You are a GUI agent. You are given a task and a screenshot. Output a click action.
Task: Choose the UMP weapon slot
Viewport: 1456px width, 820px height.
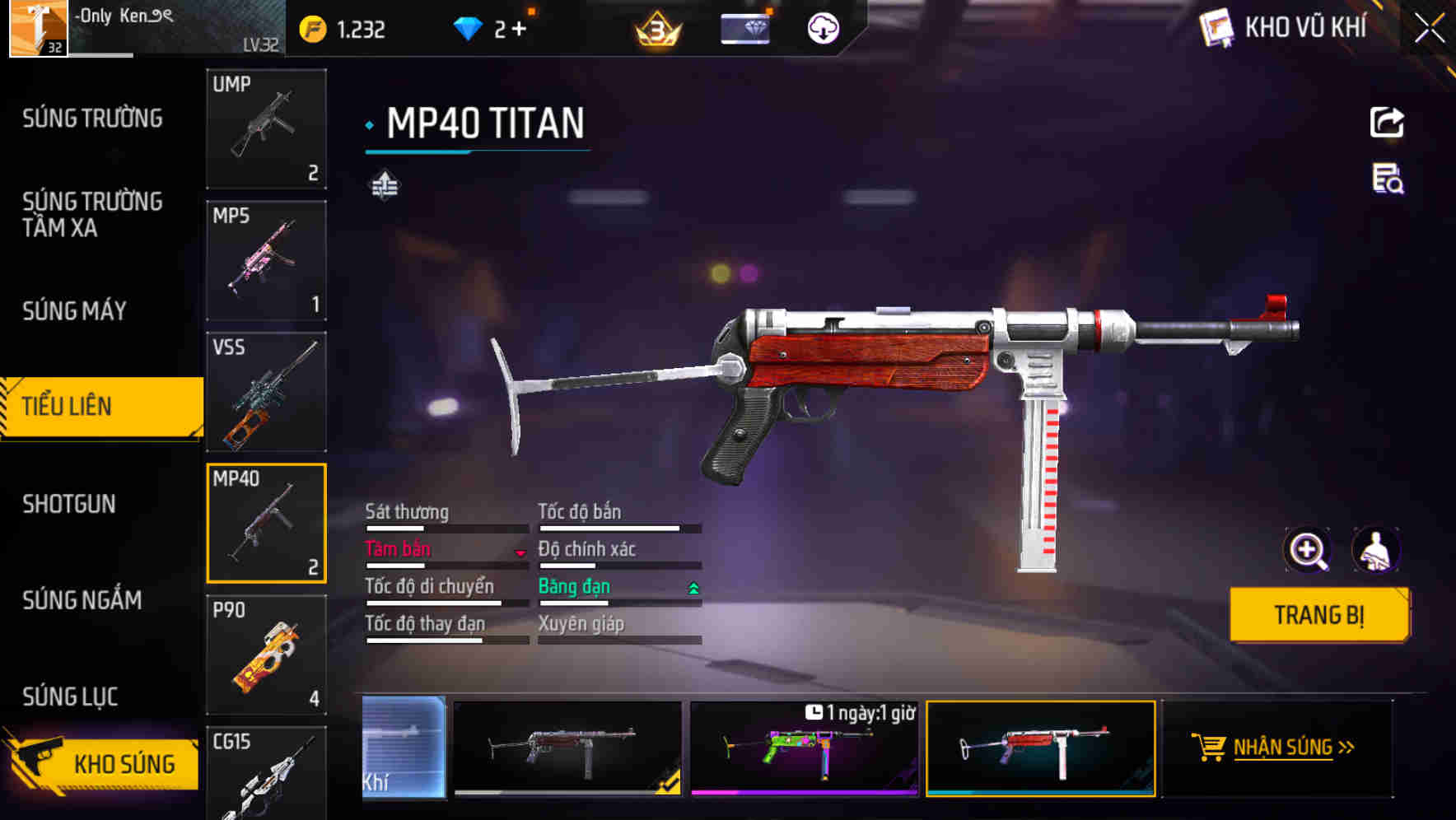[266, 128]
